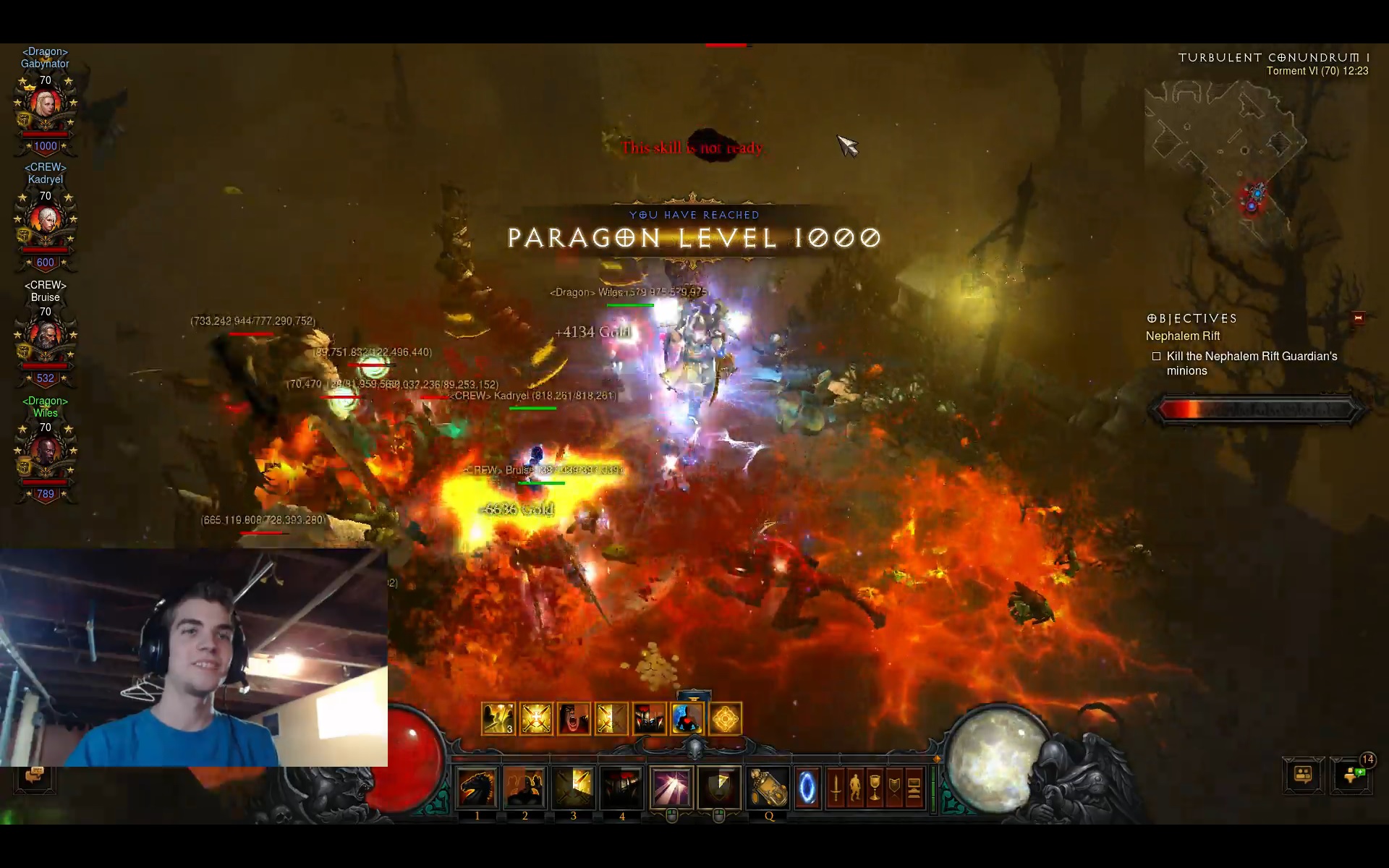This screenshot has height=868, width=1389.
Task: Open the banner menu button
Action: point(894,788)
